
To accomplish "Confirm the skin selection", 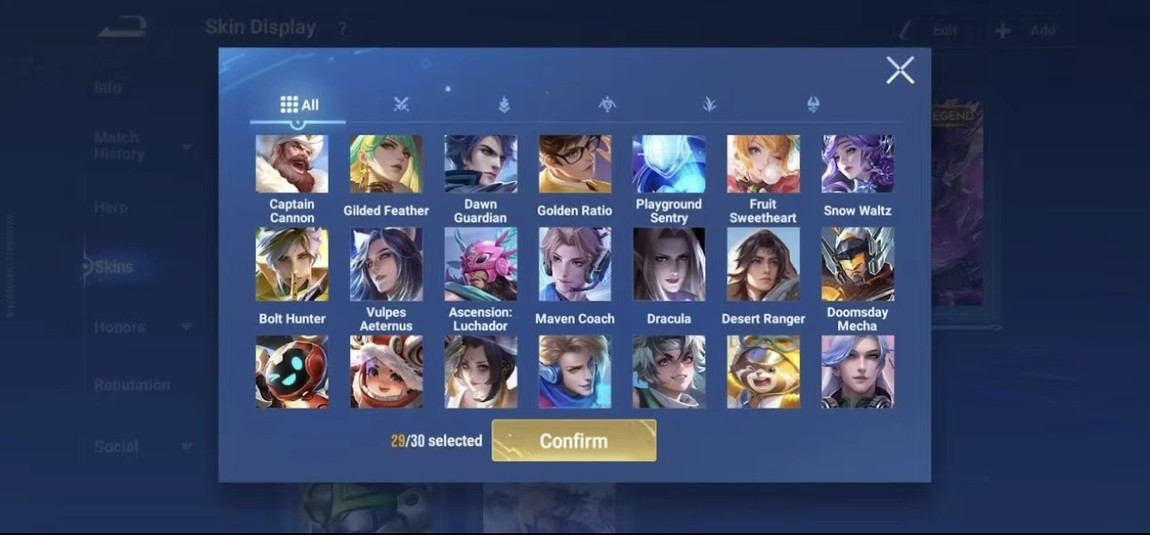I will pyautogui.click(x=574, y=441).
